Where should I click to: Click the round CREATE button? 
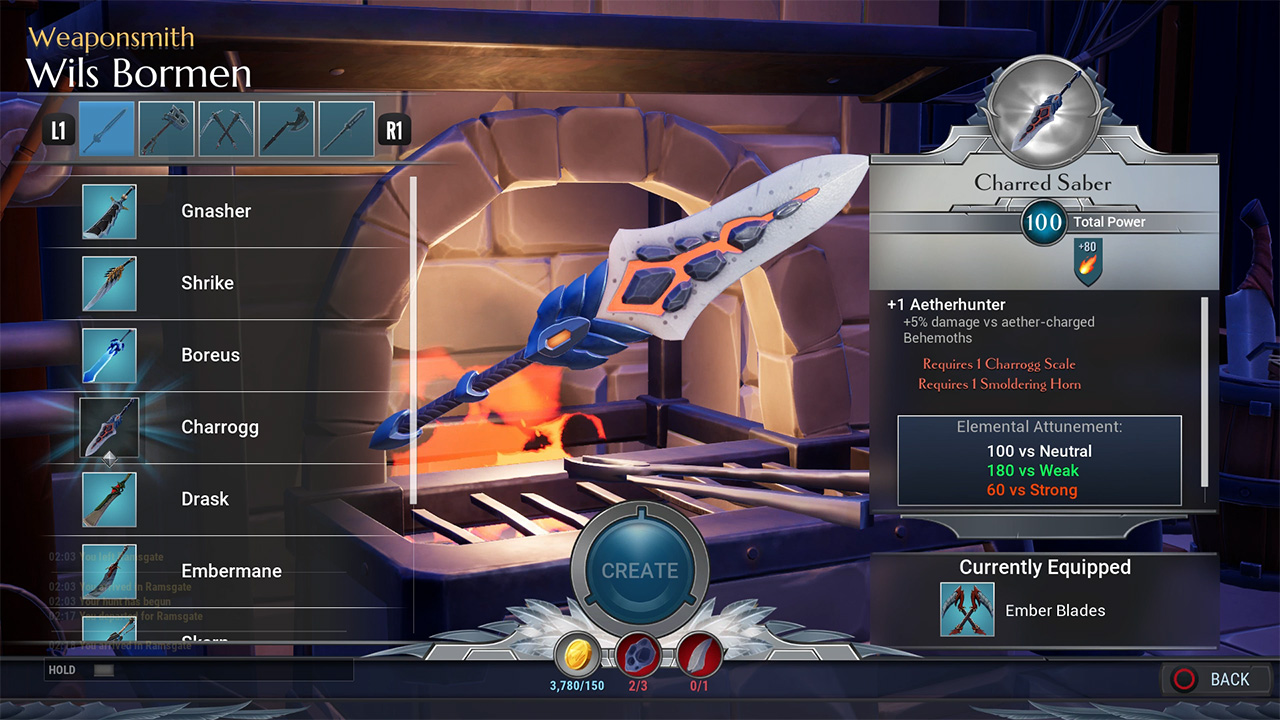640,571
